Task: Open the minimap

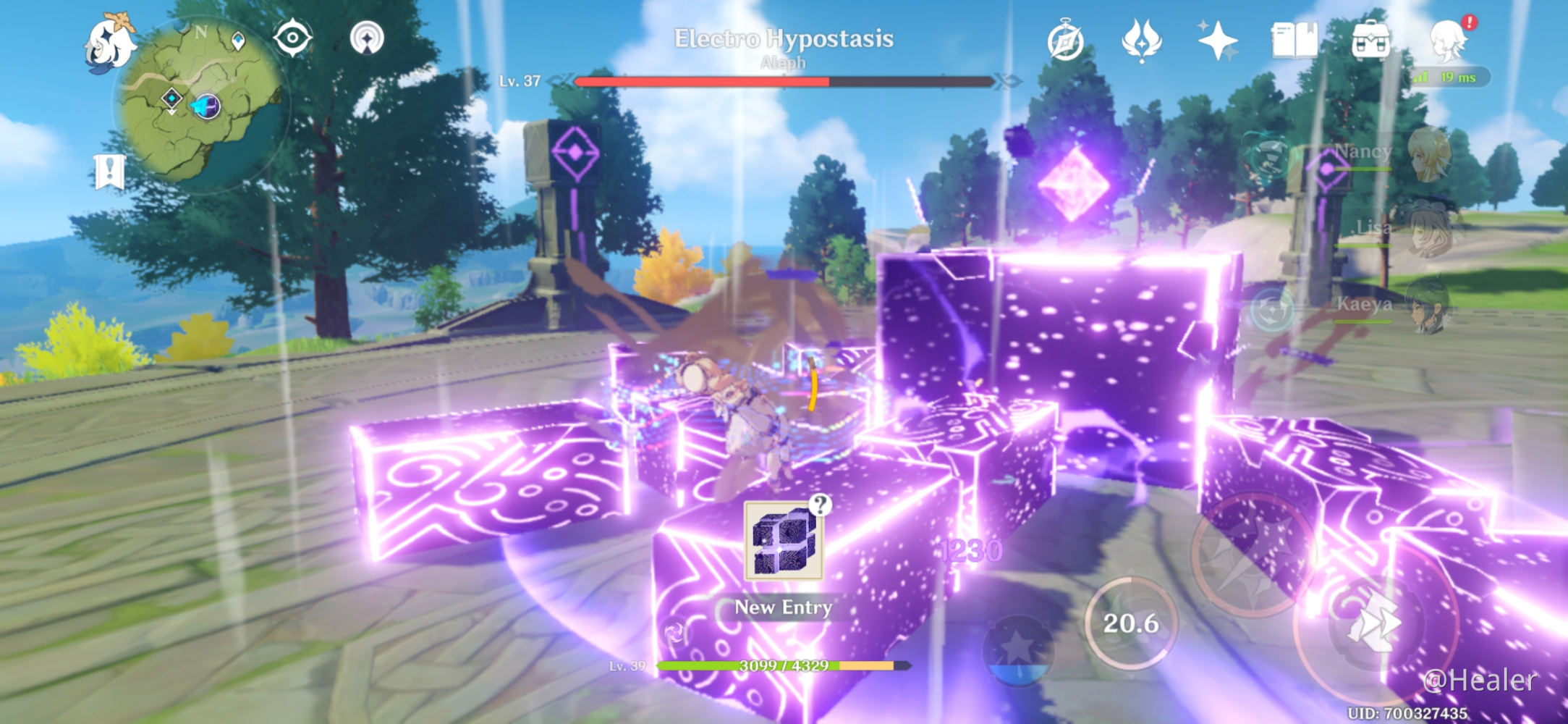Action: tap(201, 101)
